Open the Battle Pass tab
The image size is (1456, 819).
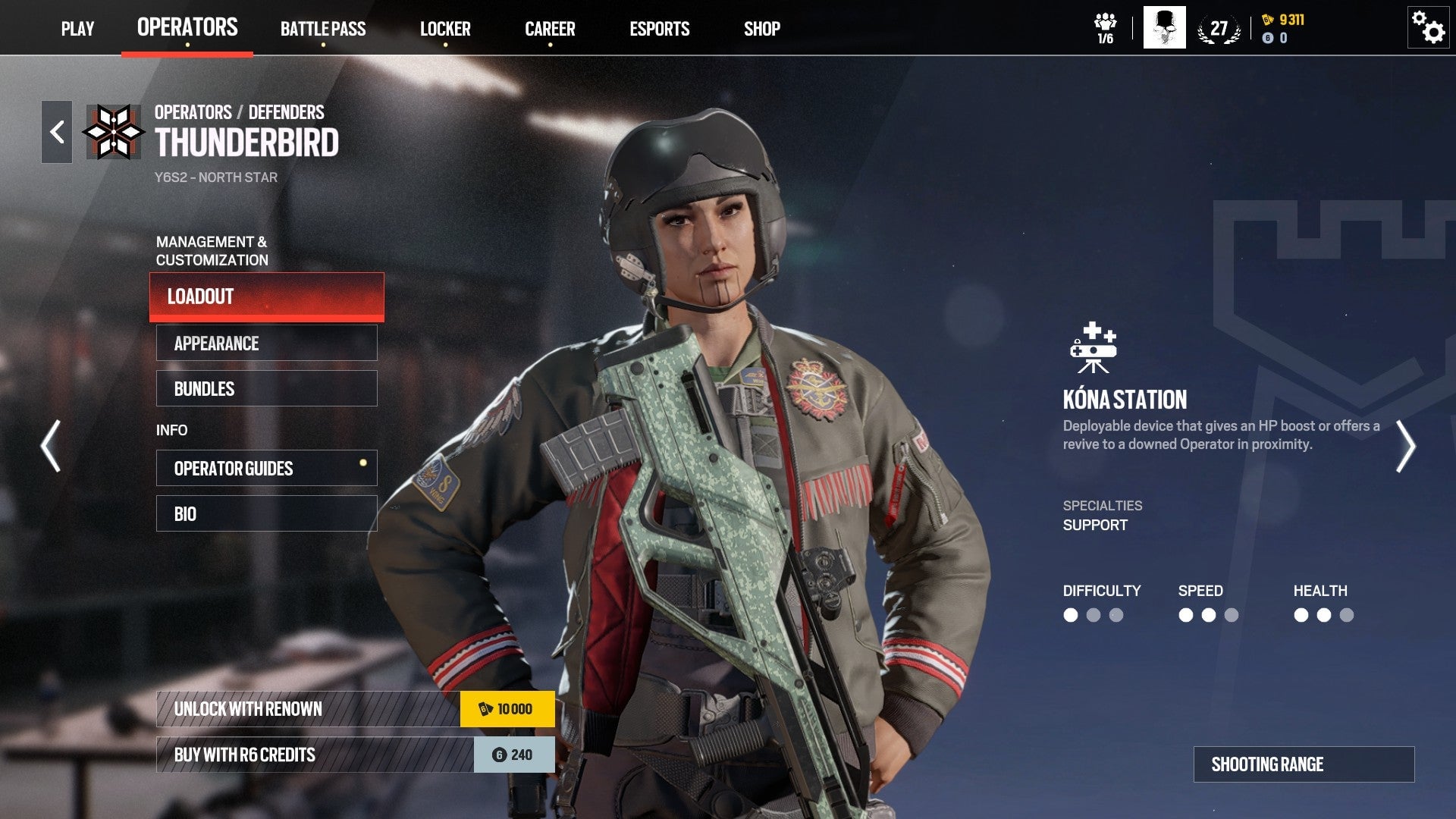pyautogui.click(x=323, y=29)
